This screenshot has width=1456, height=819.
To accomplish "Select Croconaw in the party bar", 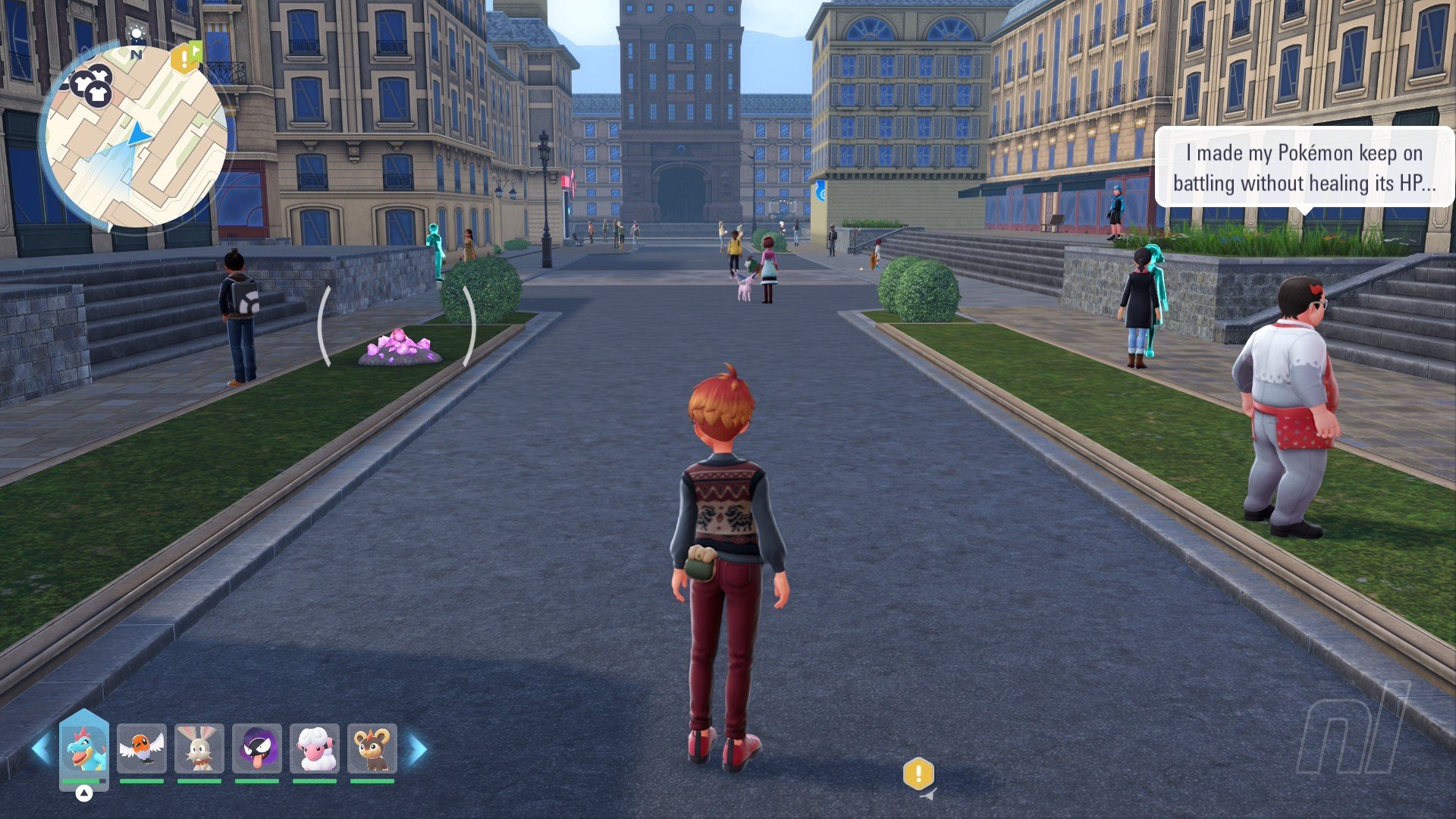I will tap(84, 748).
